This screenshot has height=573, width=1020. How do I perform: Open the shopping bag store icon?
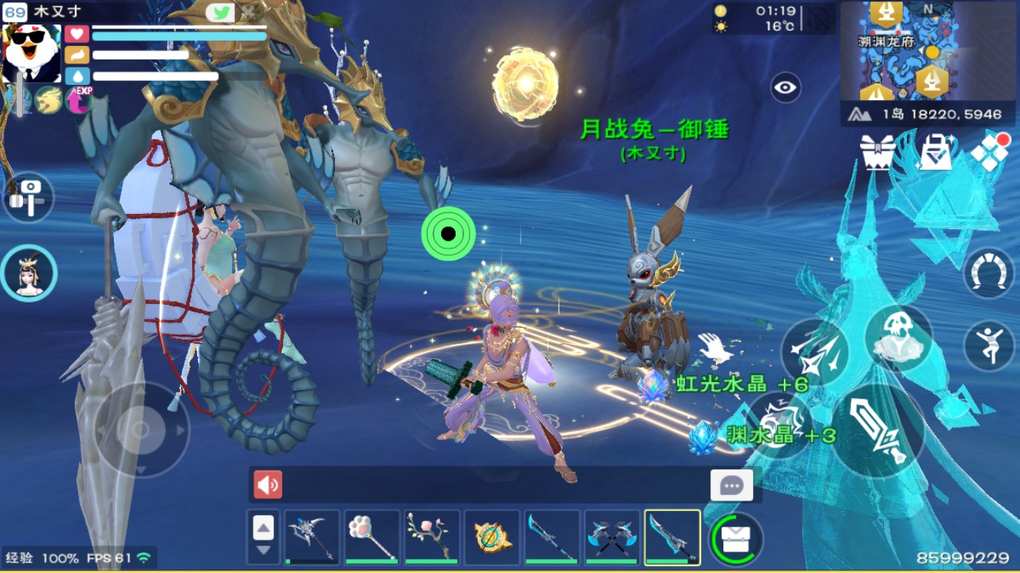pos(936,153)
